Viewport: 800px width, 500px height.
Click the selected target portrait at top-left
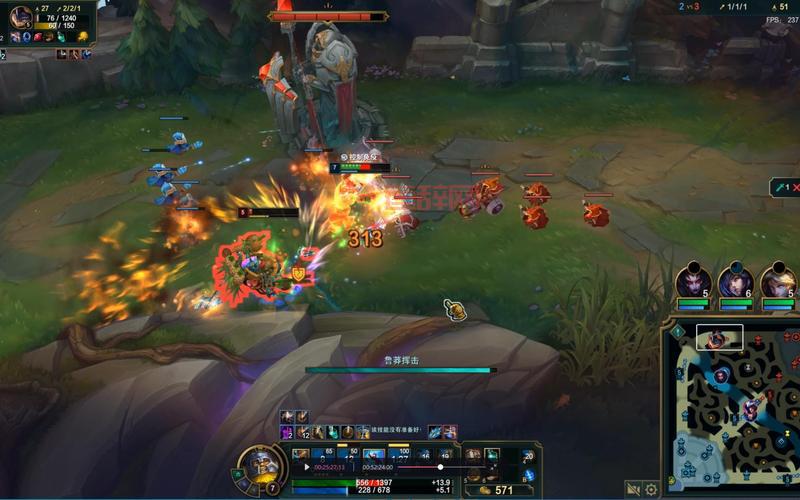[x=20, y=17]
